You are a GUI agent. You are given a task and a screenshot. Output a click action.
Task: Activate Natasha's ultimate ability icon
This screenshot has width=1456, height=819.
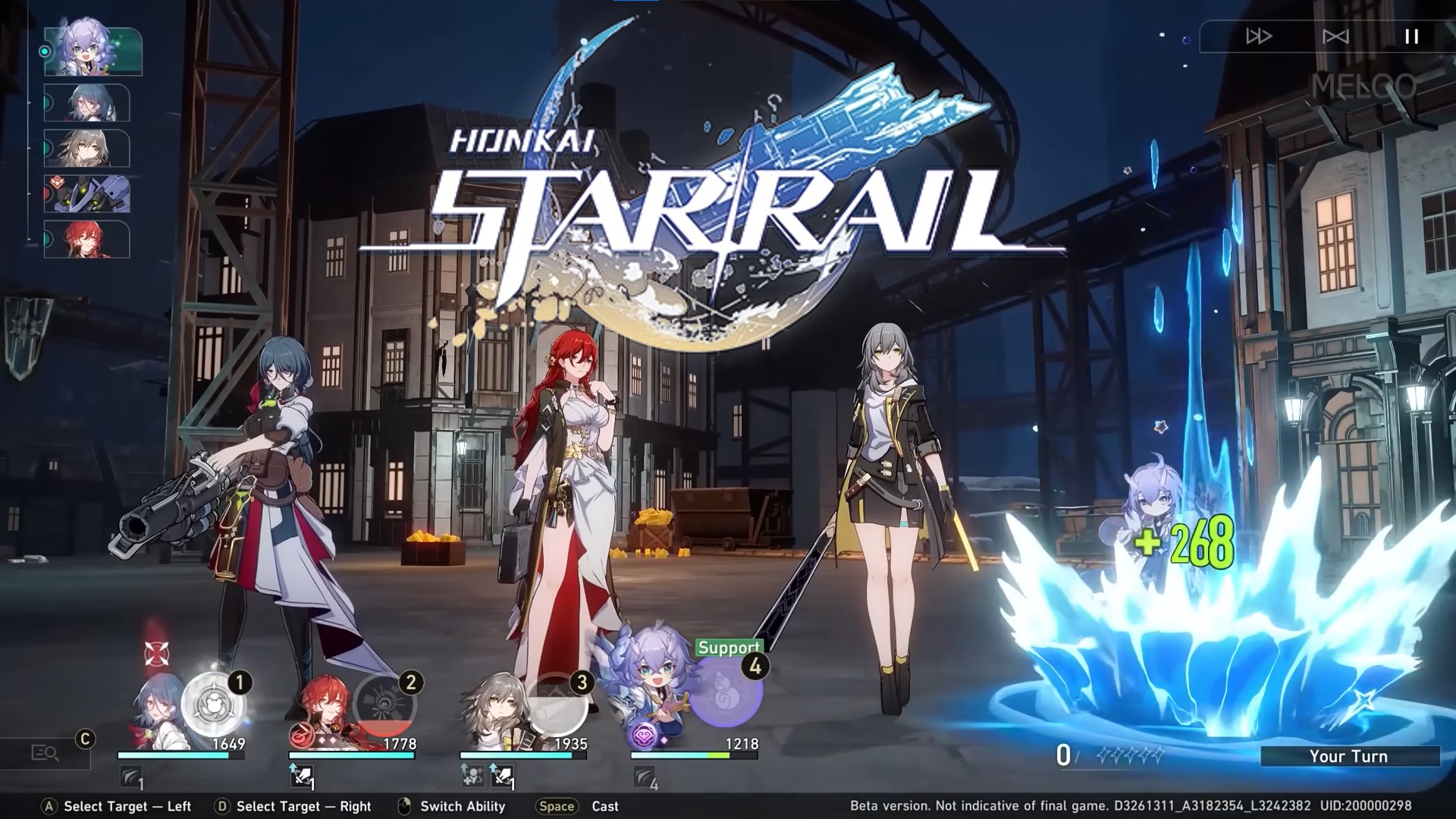[x=216, y=705]
